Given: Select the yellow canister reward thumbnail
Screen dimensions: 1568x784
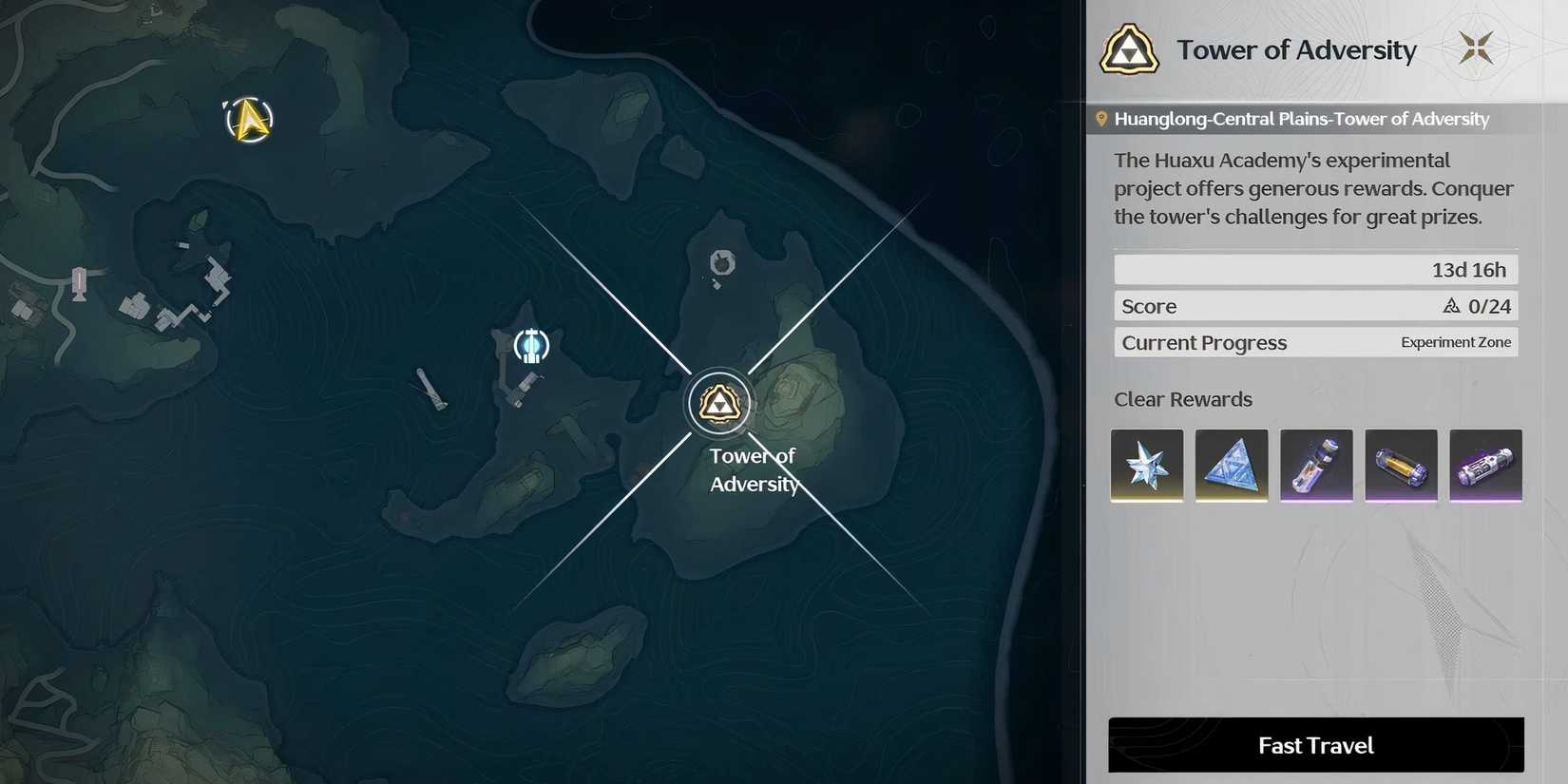Looking at the screenshot, I should point(1401,466).
